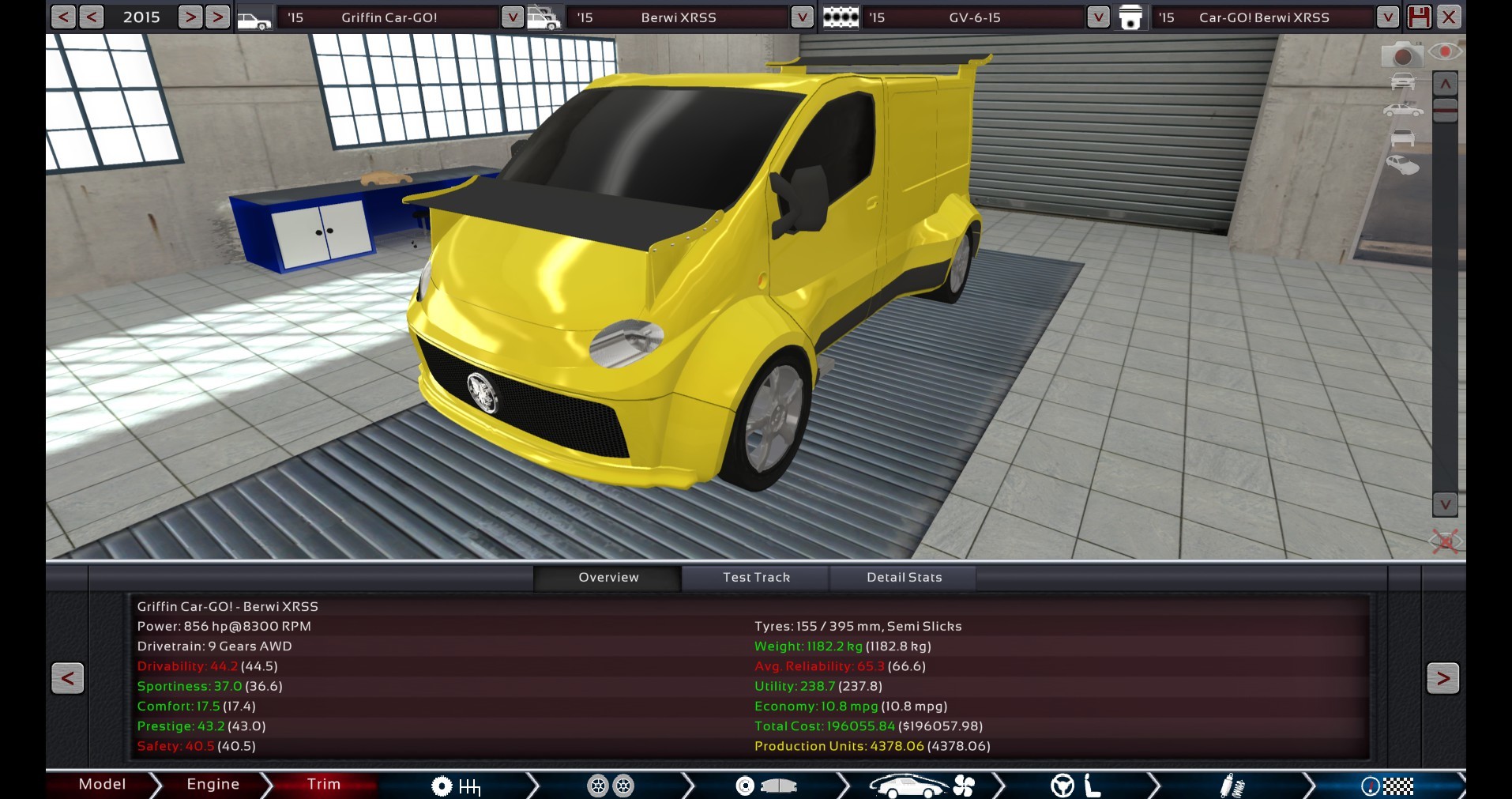This screenshot has height=799, width=1512.
Task: Switch to the Test Track tab
Action: [x=756, y=578]
